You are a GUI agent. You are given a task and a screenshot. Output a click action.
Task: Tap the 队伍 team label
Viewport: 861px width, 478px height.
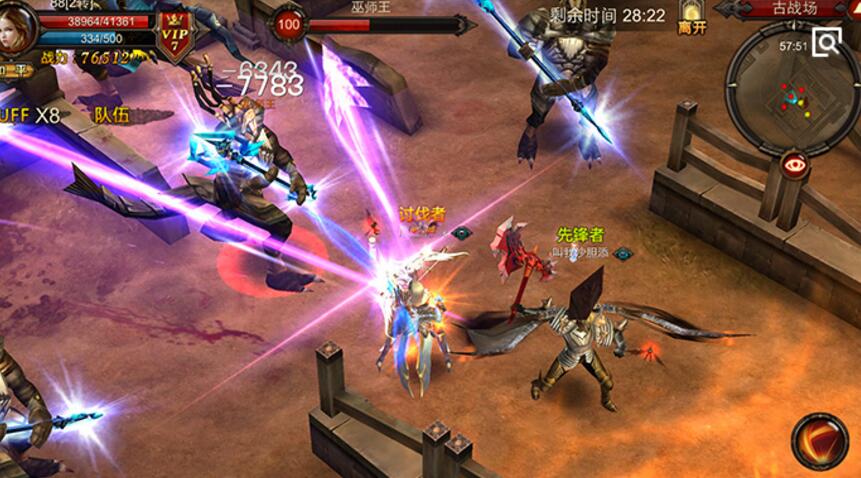click(x=112, y=114)
